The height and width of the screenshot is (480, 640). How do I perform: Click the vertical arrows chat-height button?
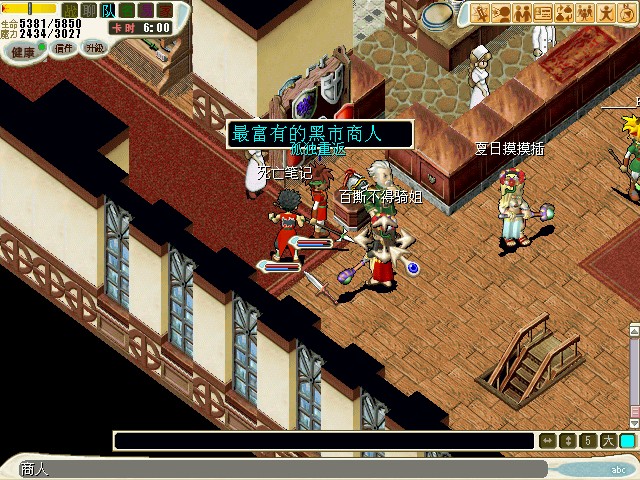(567, 441)
